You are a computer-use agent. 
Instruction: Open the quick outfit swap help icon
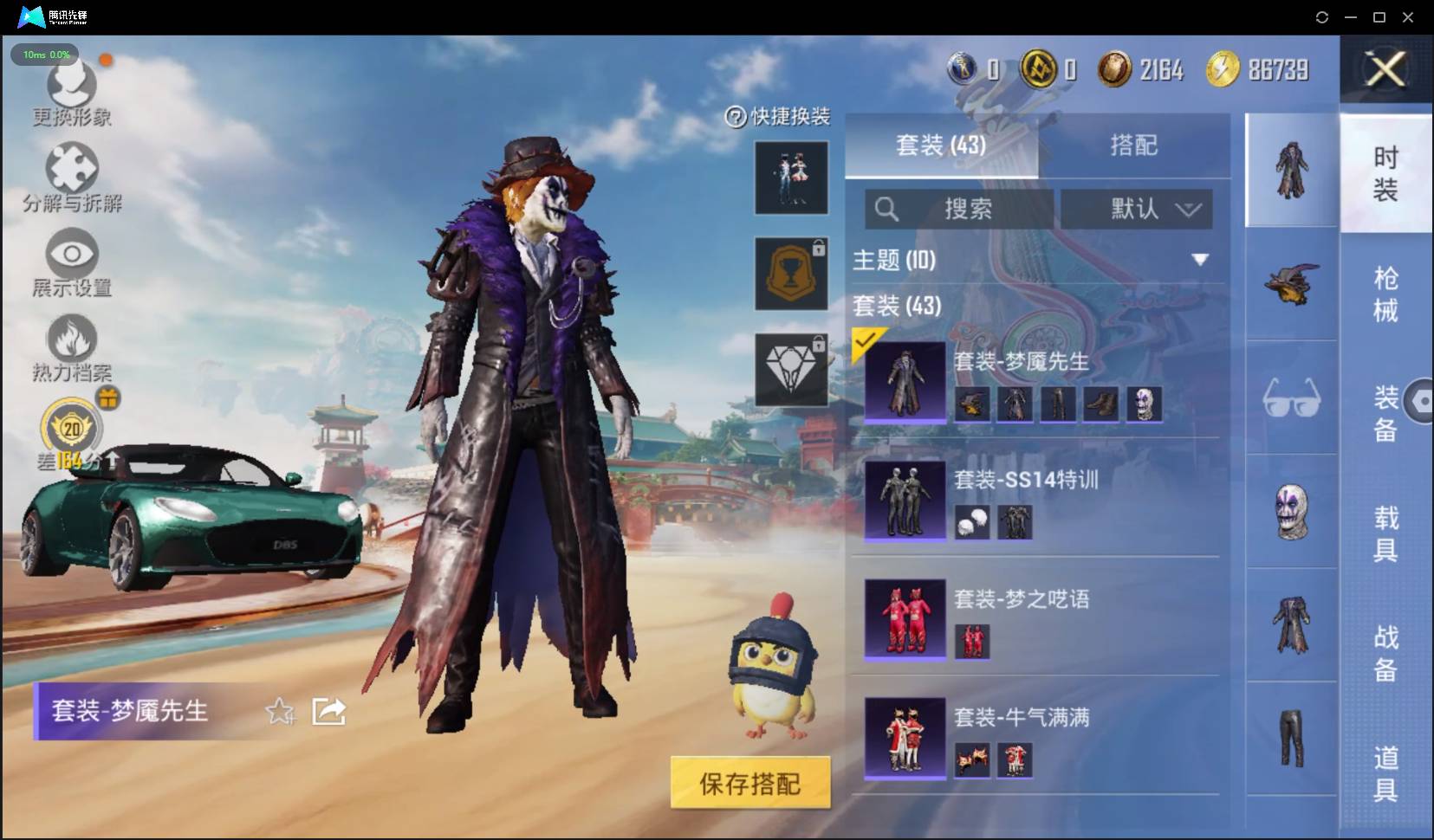coord(732,115)
